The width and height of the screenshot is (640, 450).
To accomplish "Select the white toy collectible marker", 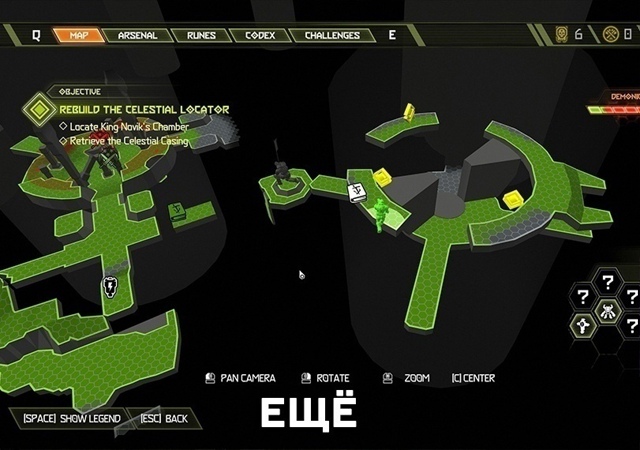I will 110,288.
